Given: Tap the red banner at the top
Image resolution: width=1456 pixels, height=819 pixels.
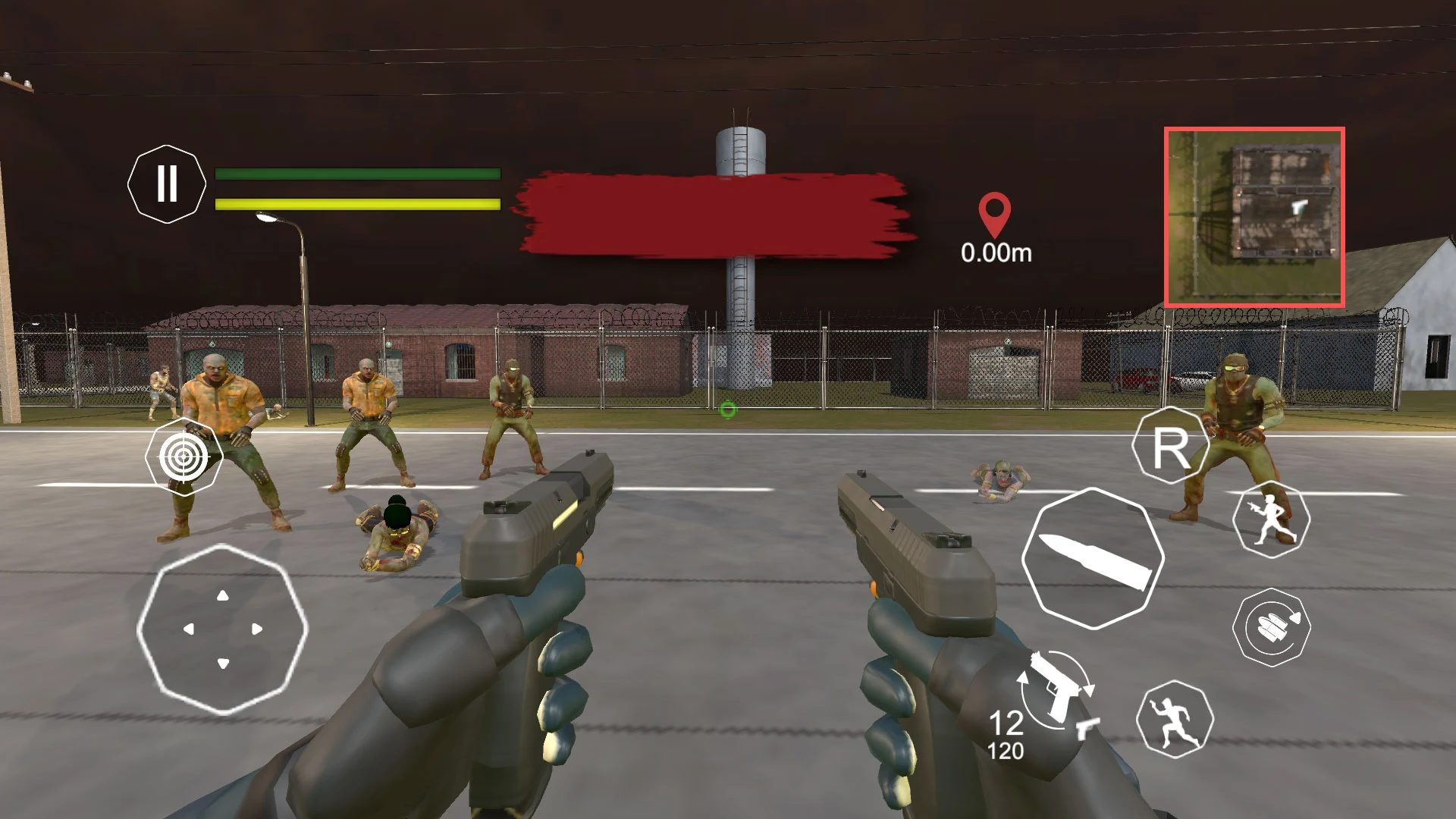Looking at the screenshot, I should click(x=713, y=215).
